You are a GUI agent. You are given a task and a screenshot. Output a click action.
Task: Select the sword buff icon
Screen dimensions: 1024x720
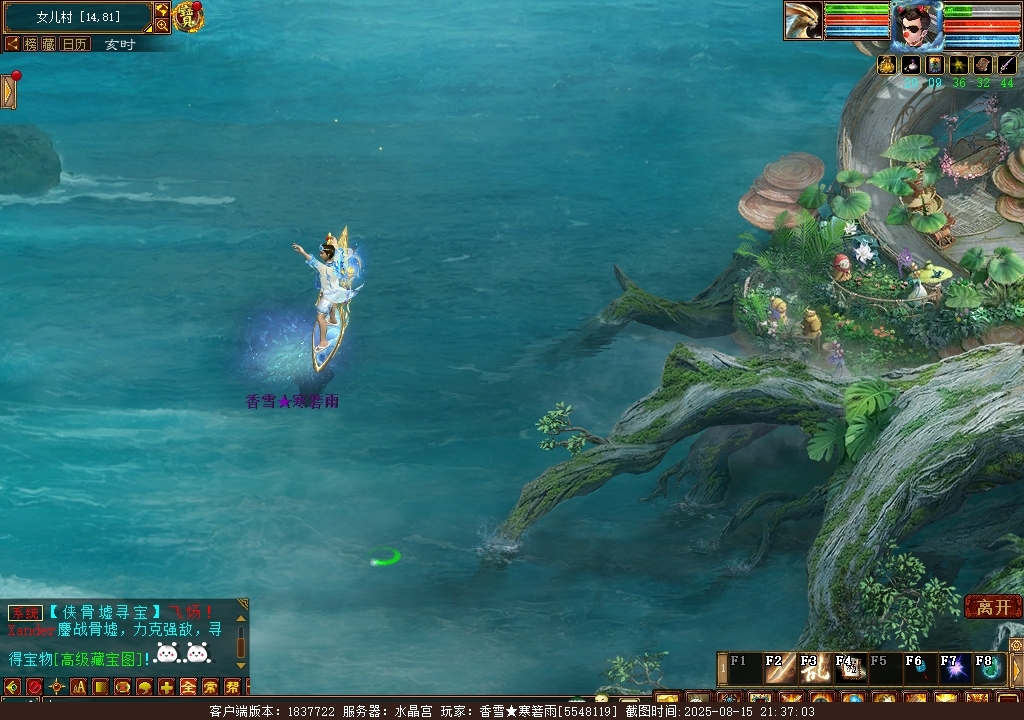1007,65
